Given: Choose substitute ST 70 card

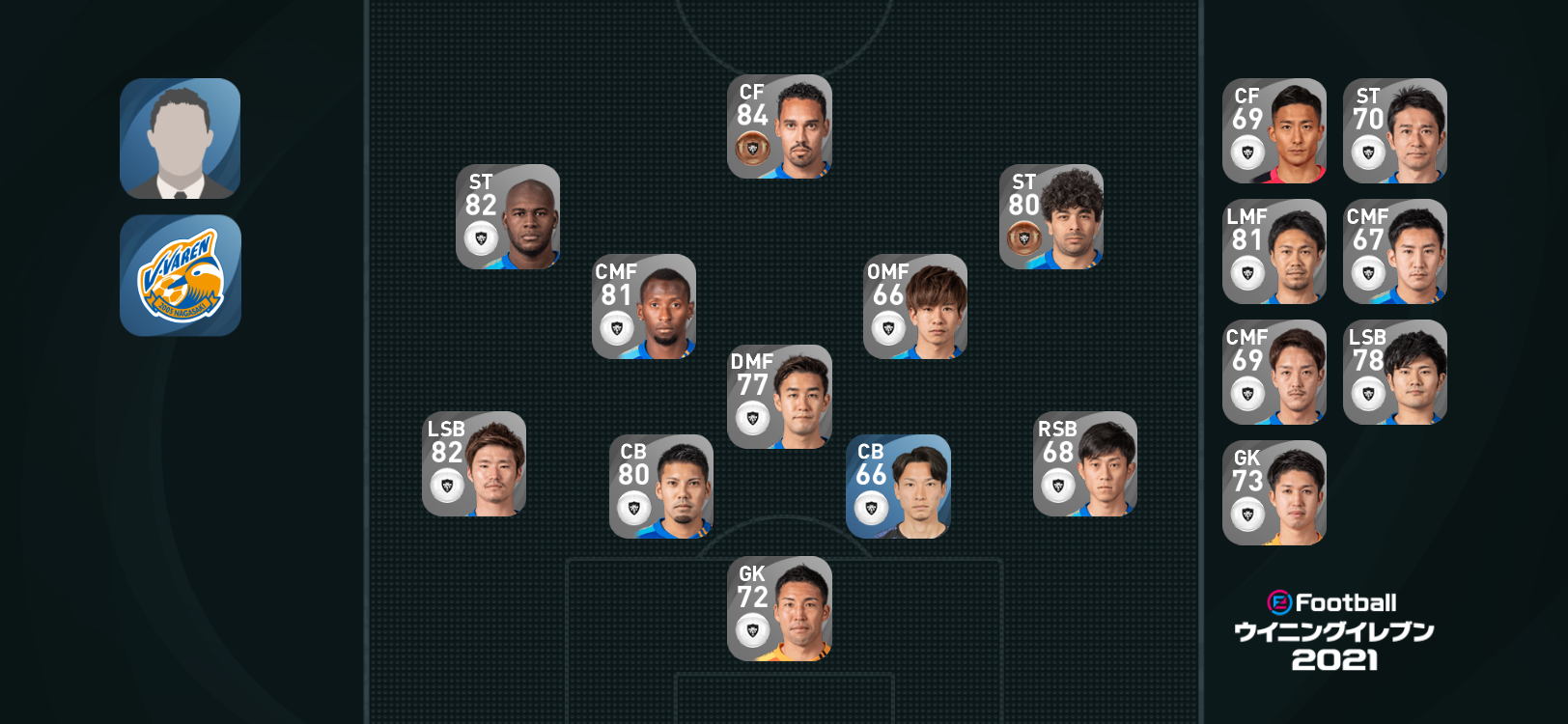Looking at the screenshot, I should tap(1395, 130).
